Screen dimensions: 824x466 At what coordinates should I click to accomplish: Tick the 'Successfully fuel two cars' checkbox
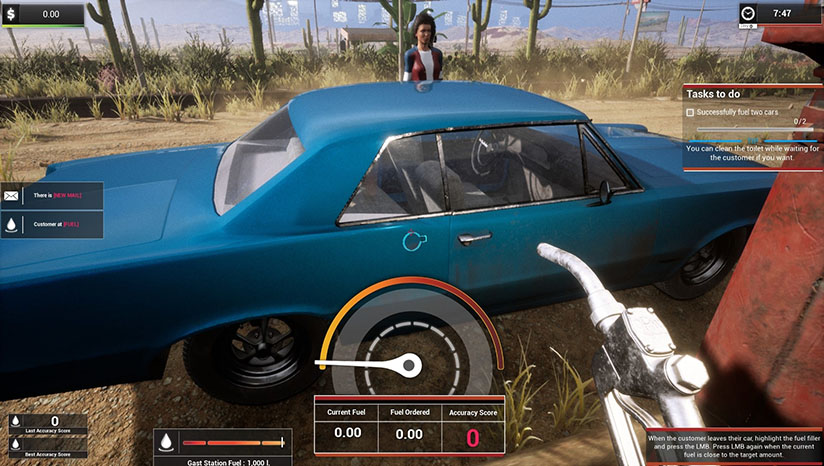point(691,113)
